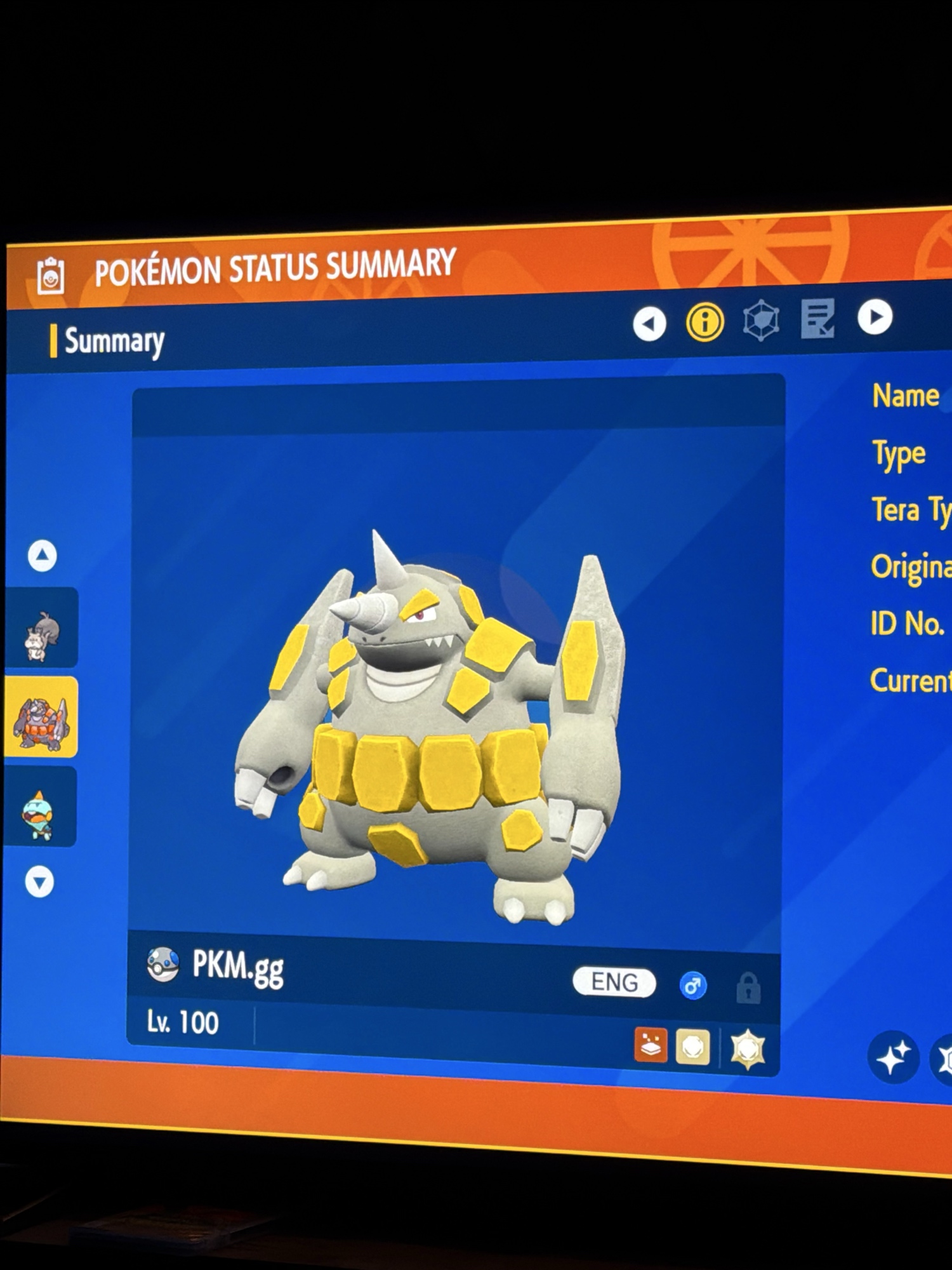Click the star-shaped ribbon icon
The width and height of the screenshot is (952, 1270).
coord(748,1048)
